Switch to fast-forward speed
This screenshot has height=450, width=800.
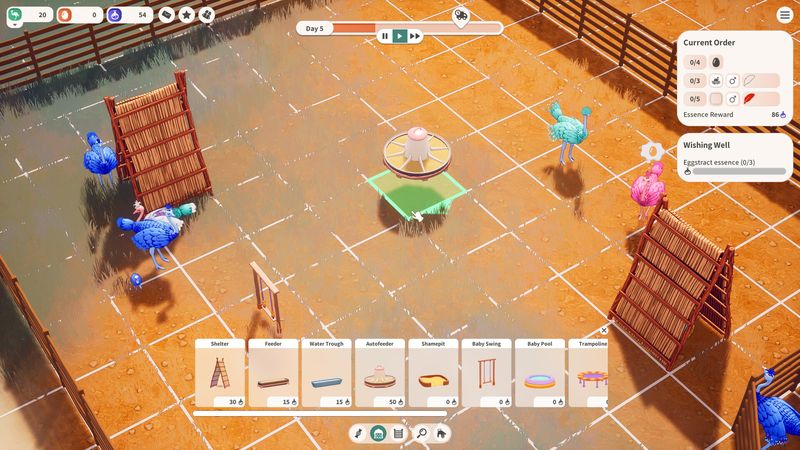pyautogui.click(x=415, y=36)
